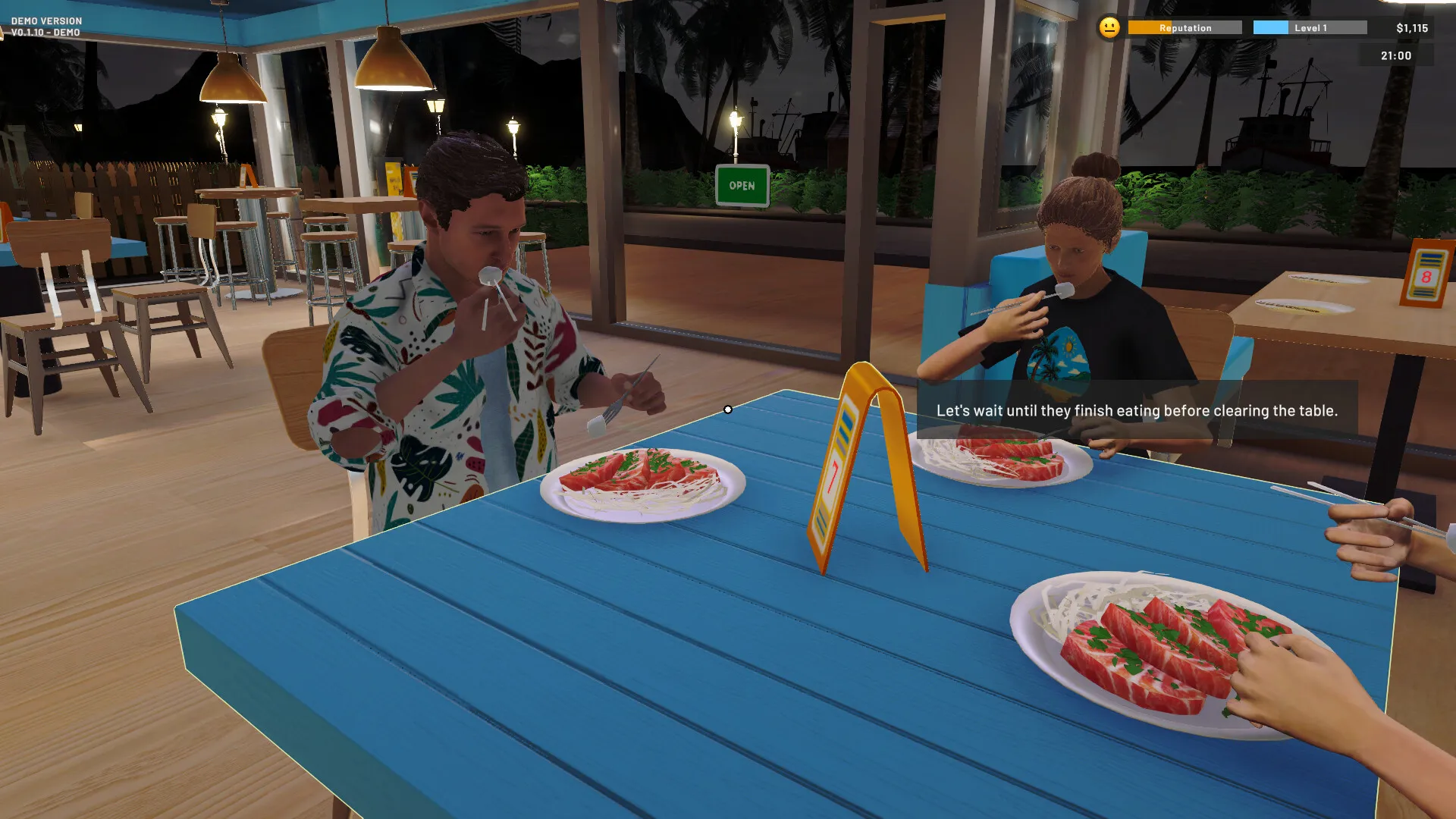
Task: Click the crosshair cursor in screen center
Action: click(x=727, y=409)
